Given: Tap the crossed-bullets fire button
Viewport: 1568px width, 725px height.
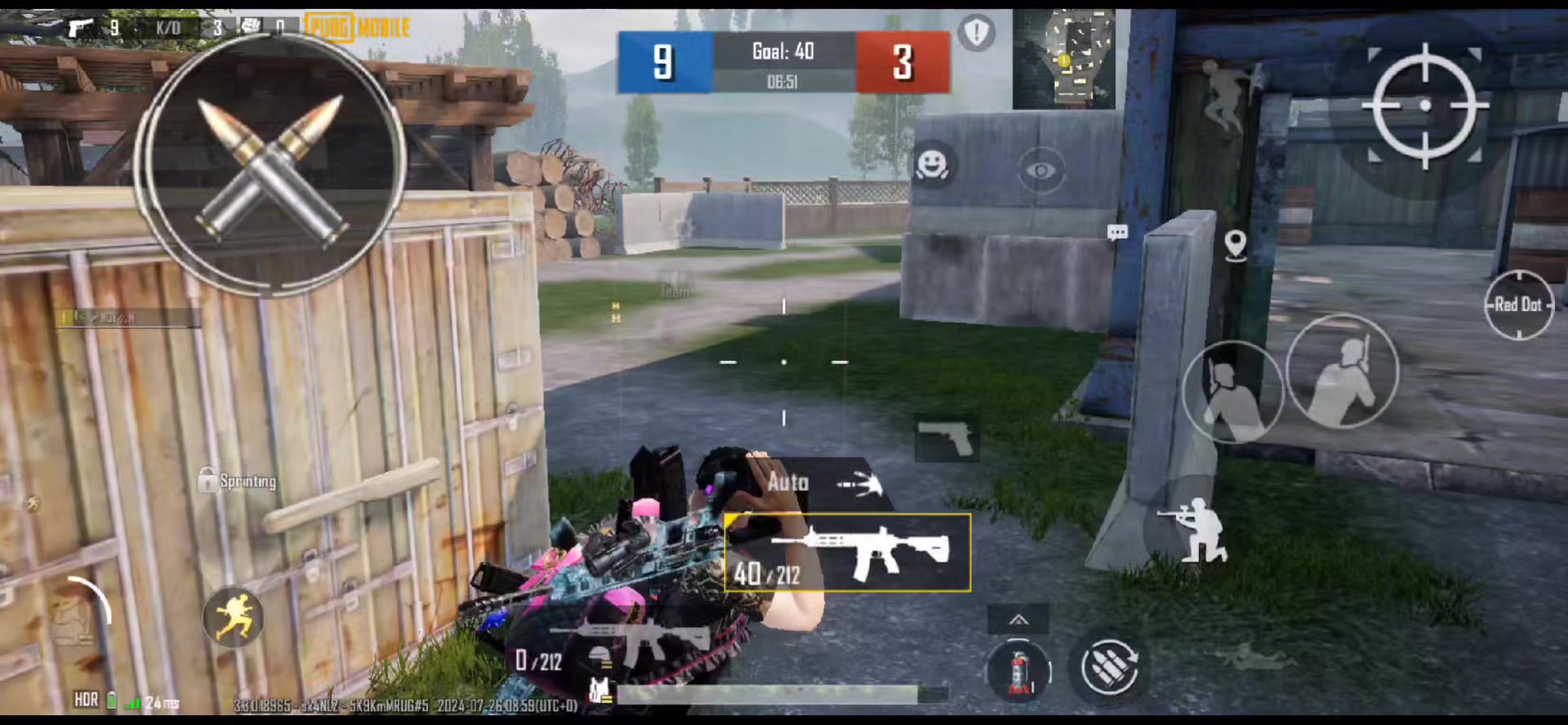Looking at the screenshot, I should pyautogui.click(x=270, y=164).
